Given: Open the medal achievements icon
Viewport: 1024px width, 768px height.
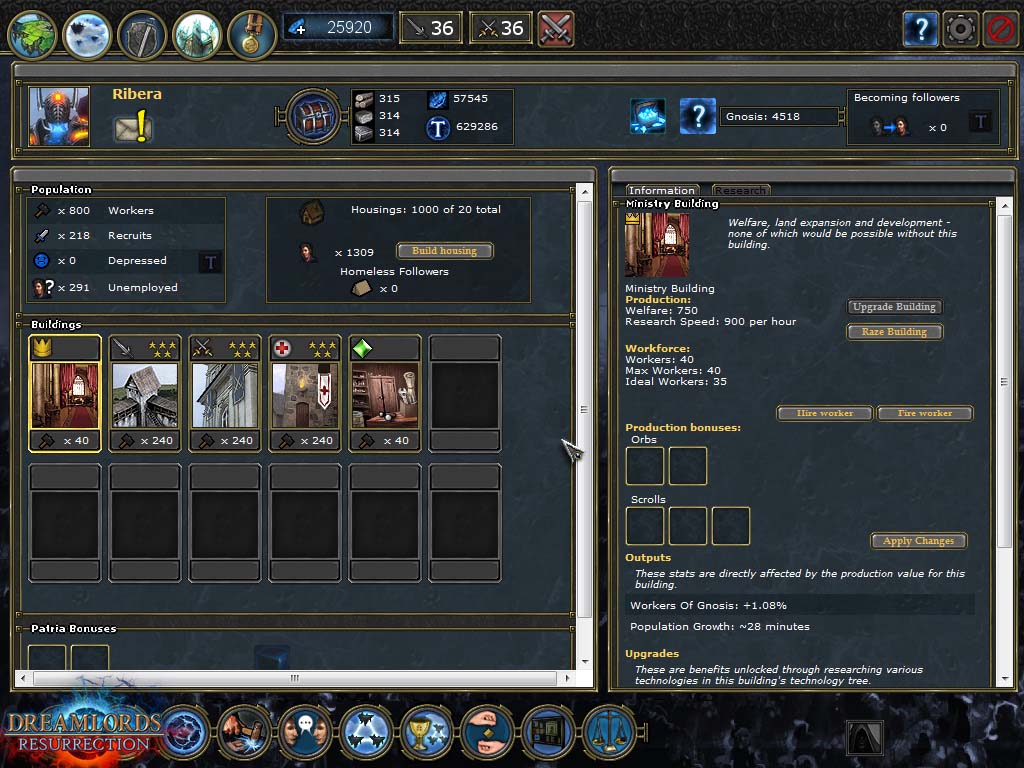Looking at the screenshot, I should pos(251,34).
